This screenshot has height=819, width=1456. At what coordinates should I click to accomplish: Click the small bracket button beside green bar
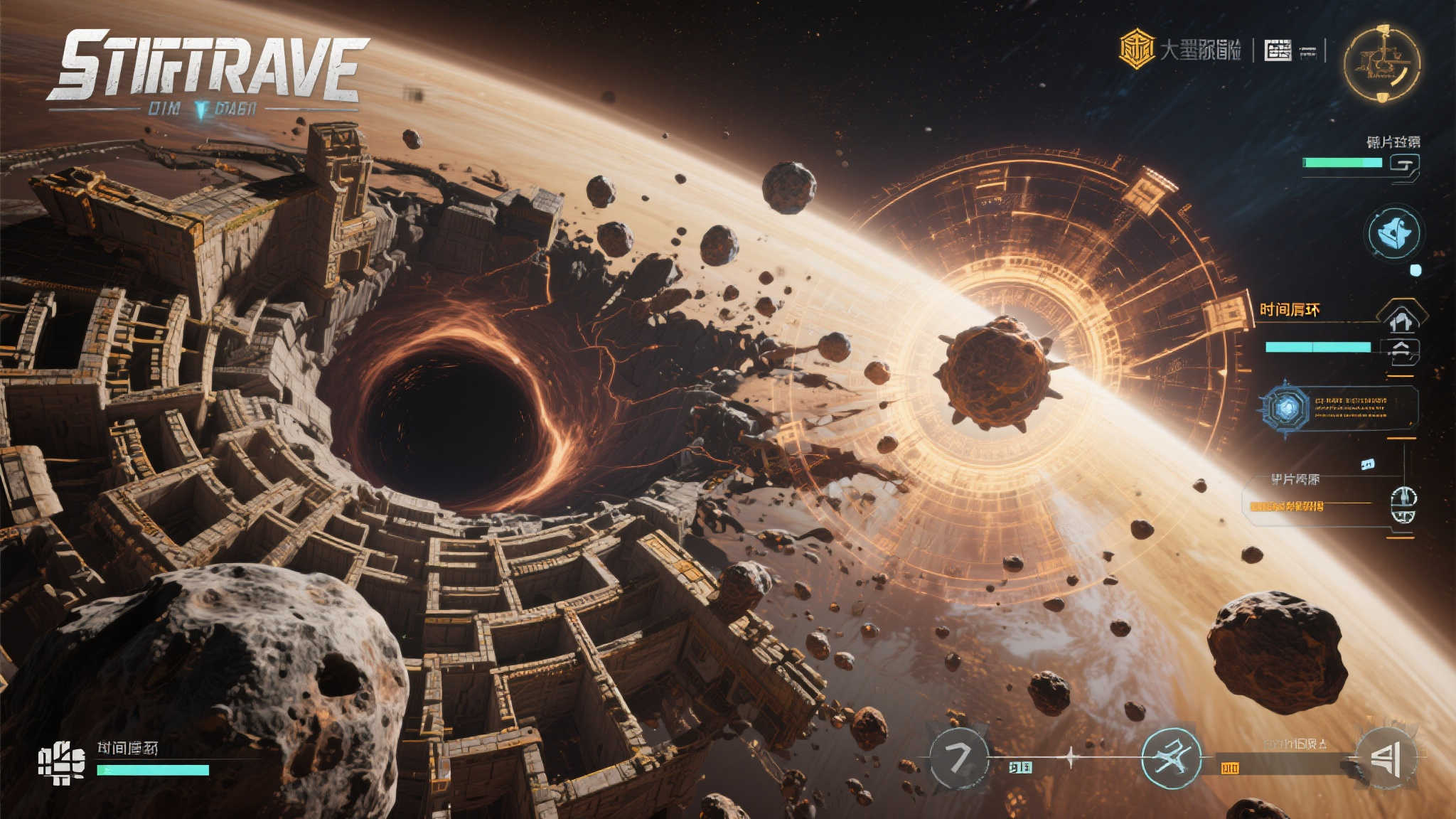pos(1405,166)
